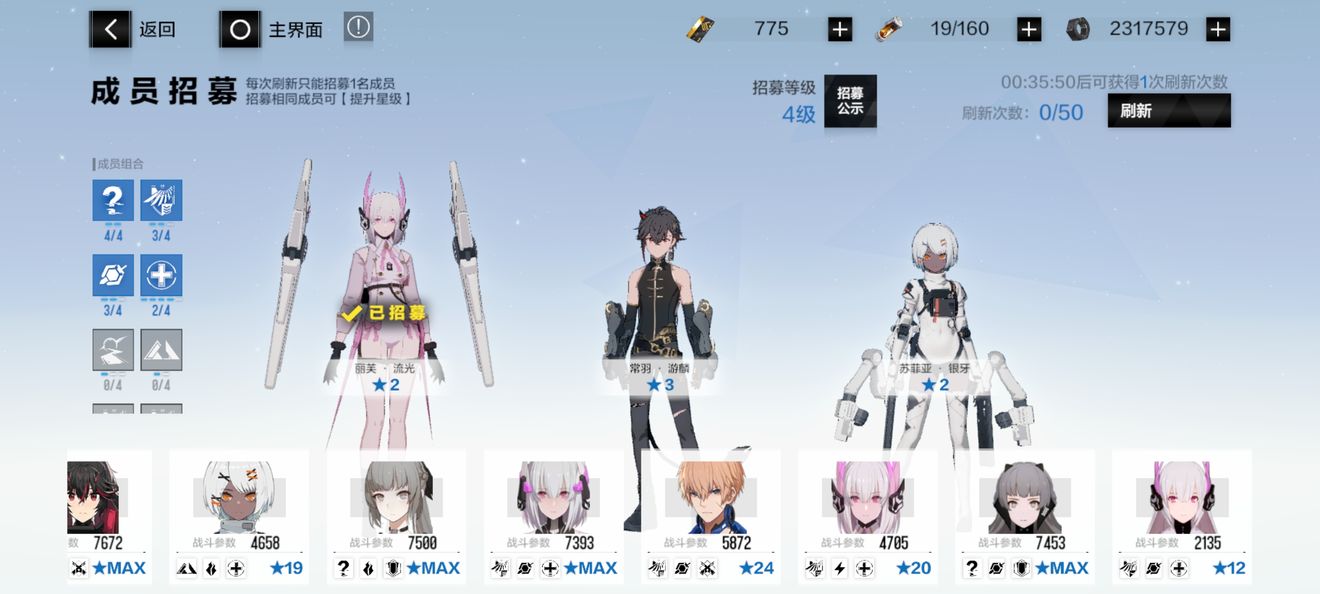Pick the orange-haired member with 5872 power

(710, 515)
